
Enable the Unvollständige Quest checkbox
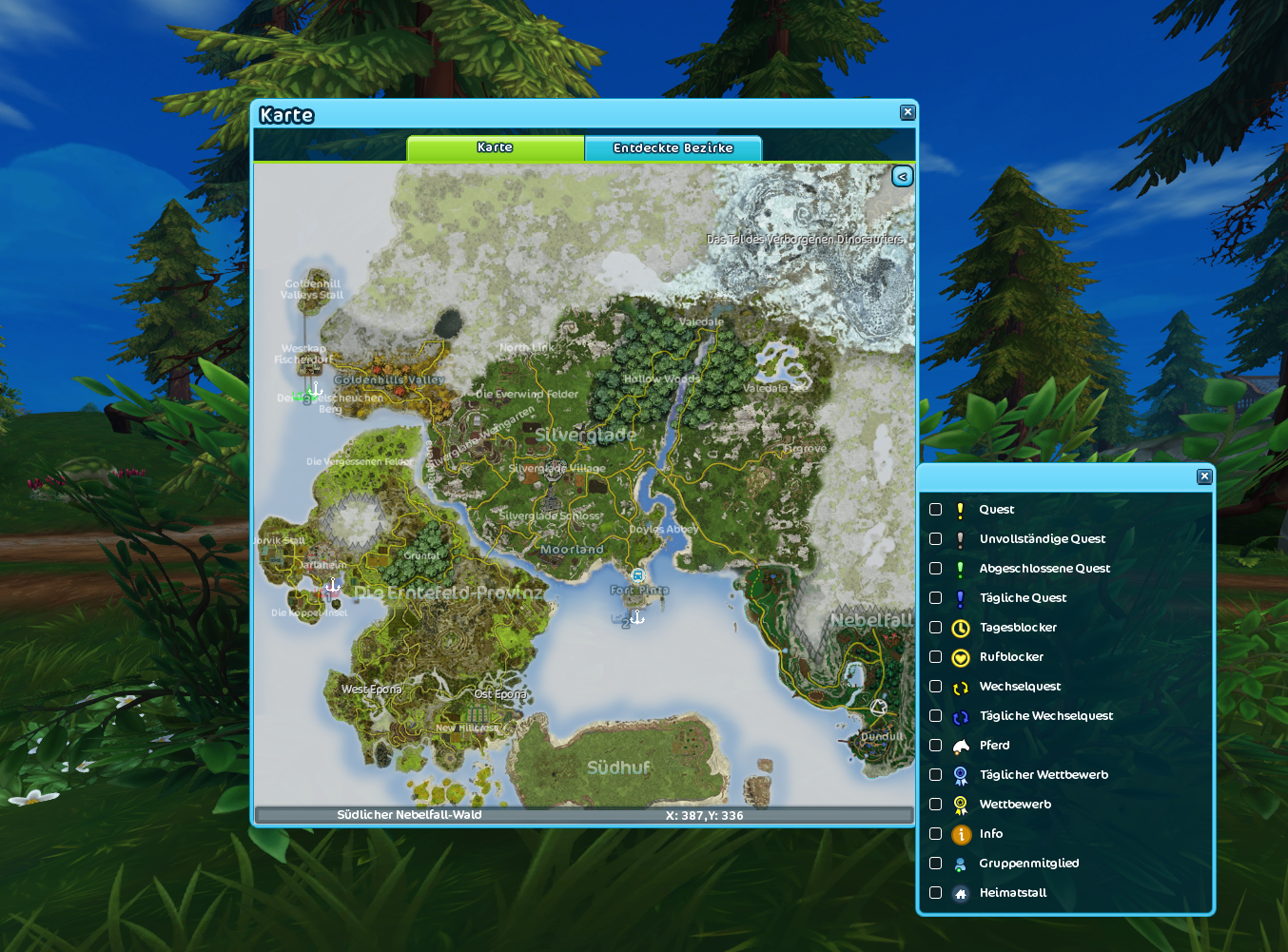click(x=936, y=539)
